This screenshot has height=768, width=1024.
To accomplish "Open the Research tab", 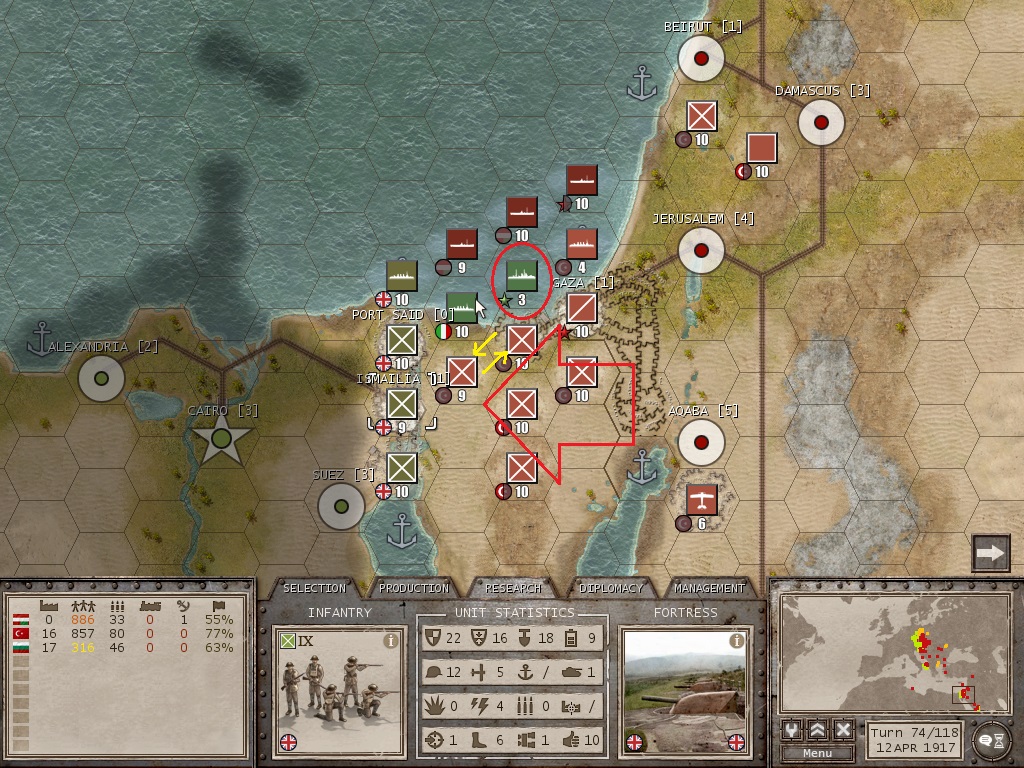I will point(513,588).
